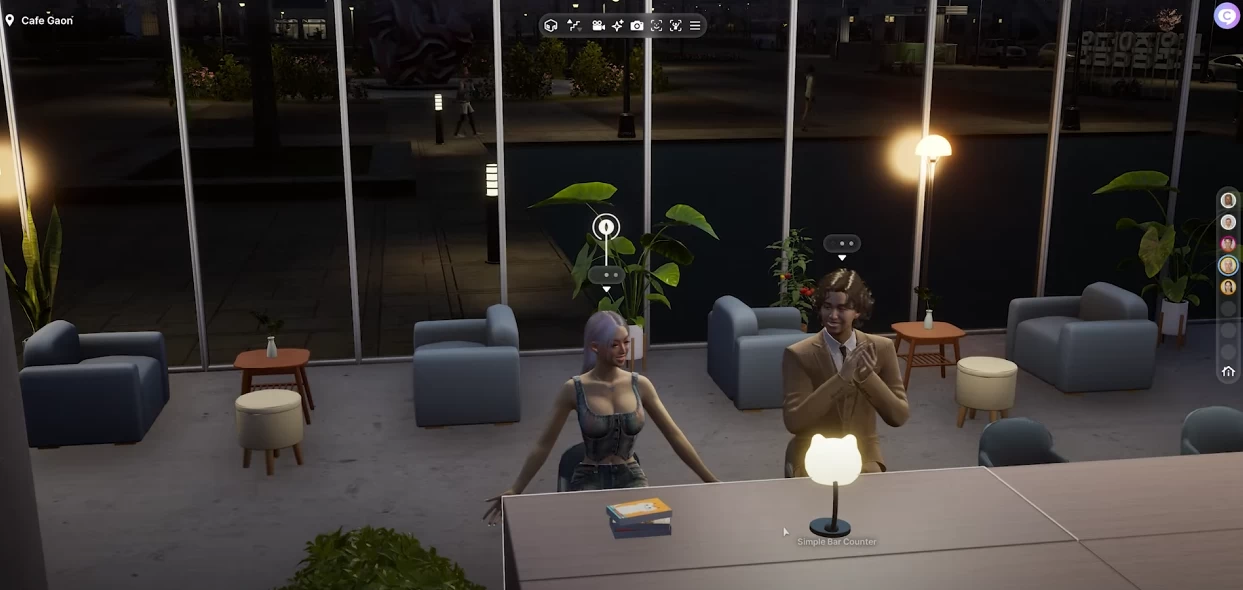
Task: Open the build mode cube icon
Action: (551, 25)
